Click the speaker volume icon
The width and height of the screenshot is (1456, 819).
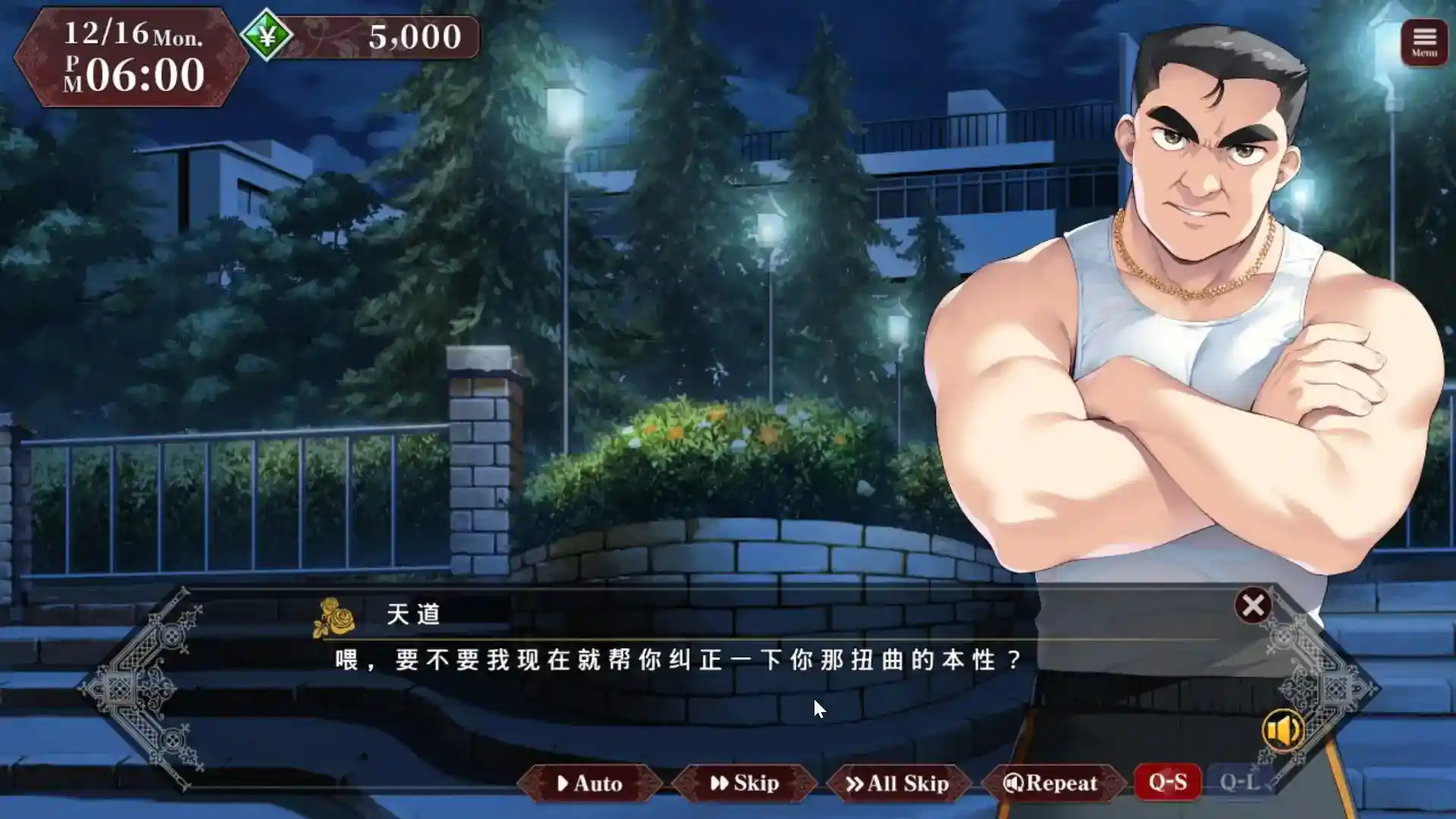click(1283, 730)
